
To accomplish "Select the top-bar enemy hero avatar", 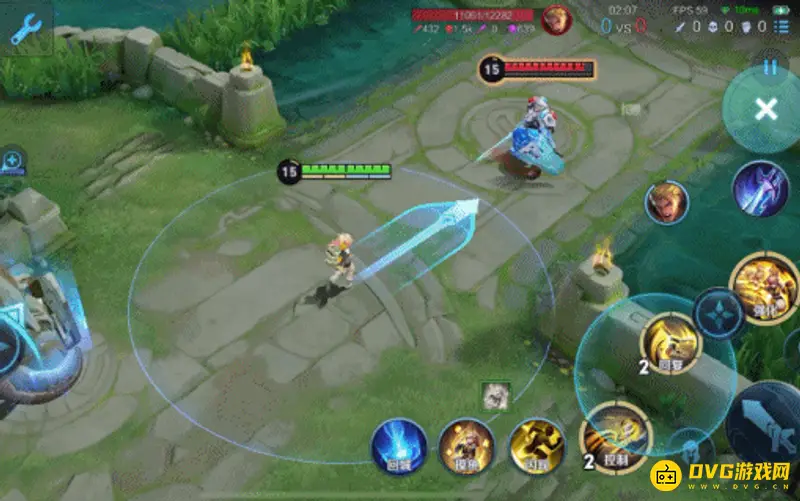I will [x=556, y=20].
